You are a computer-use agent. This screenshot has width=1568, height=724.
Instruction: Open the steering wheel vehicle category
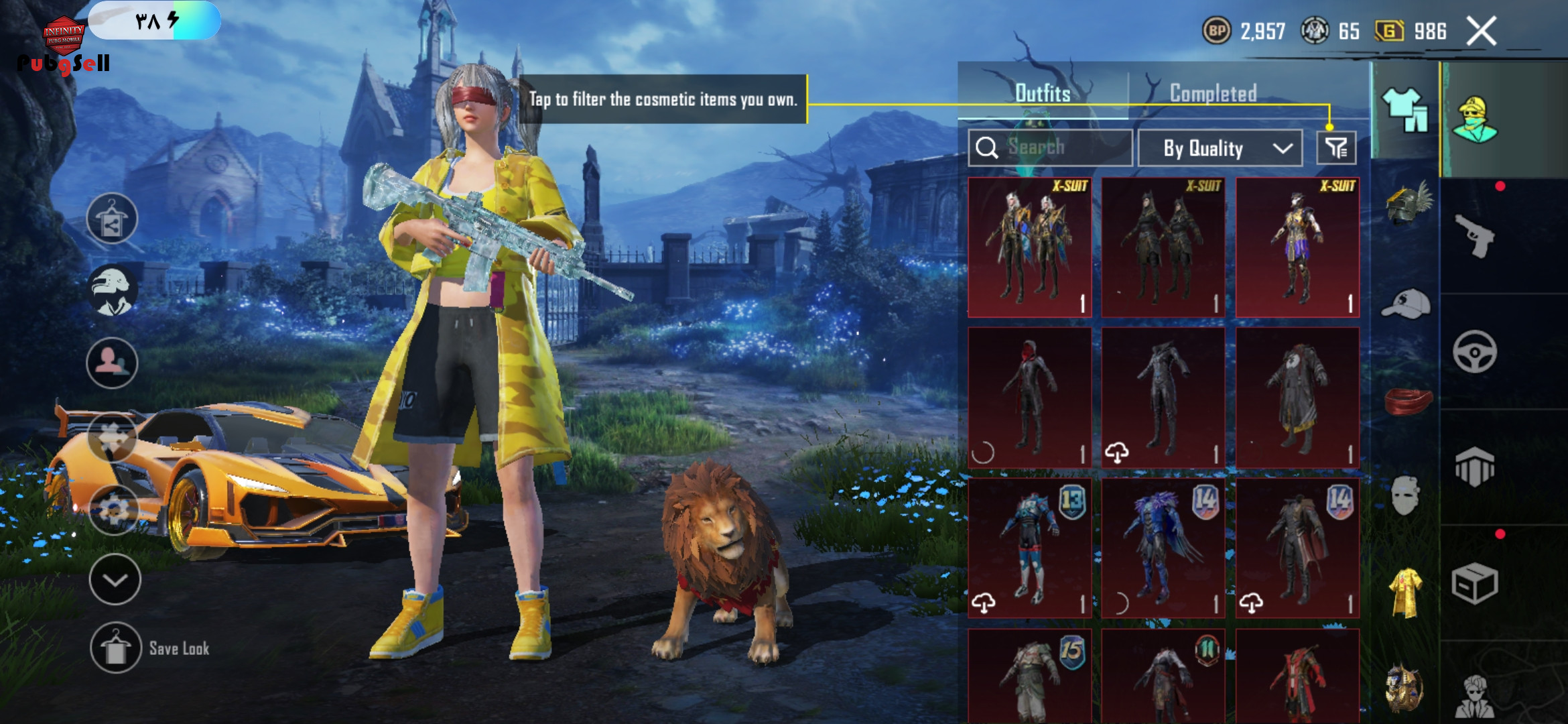[x=1475, y=351]
